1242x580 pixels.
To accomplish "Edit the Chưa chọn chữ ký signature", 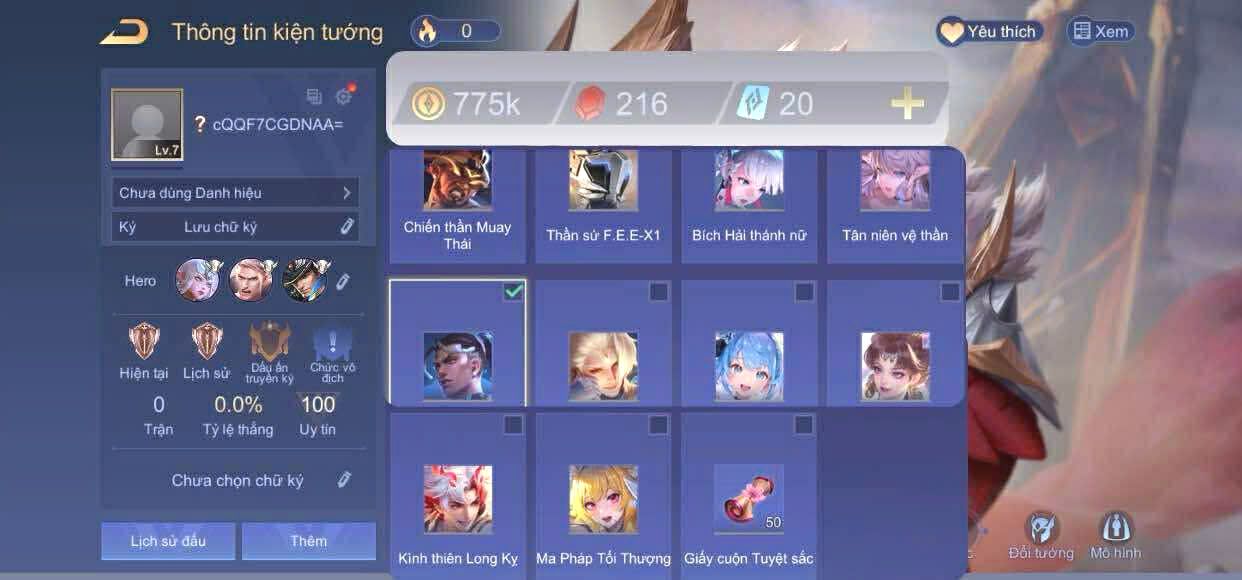I will [x=344, y=480].
